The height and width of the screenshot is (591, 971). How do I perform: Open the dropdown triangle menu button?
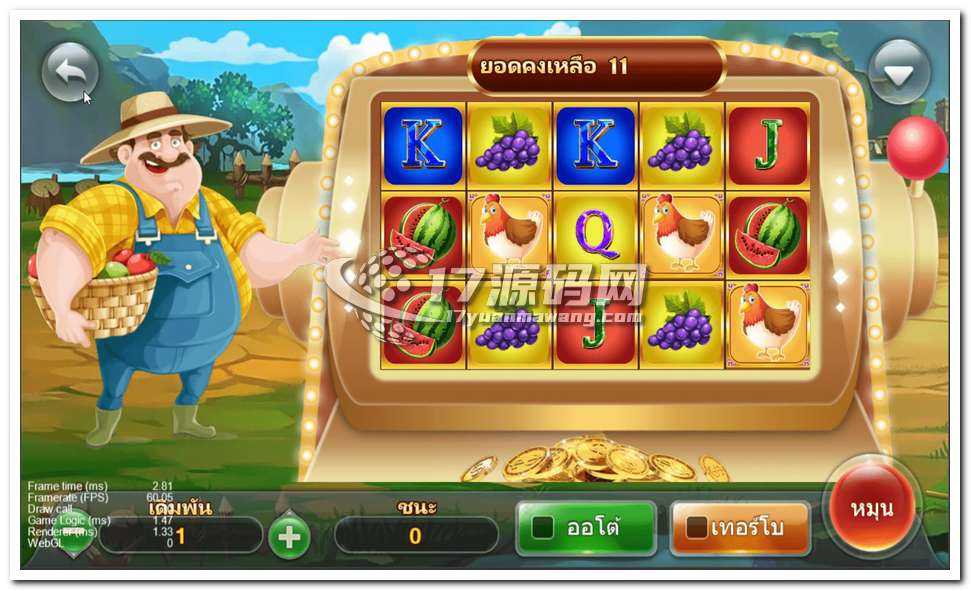pos(899,72)
